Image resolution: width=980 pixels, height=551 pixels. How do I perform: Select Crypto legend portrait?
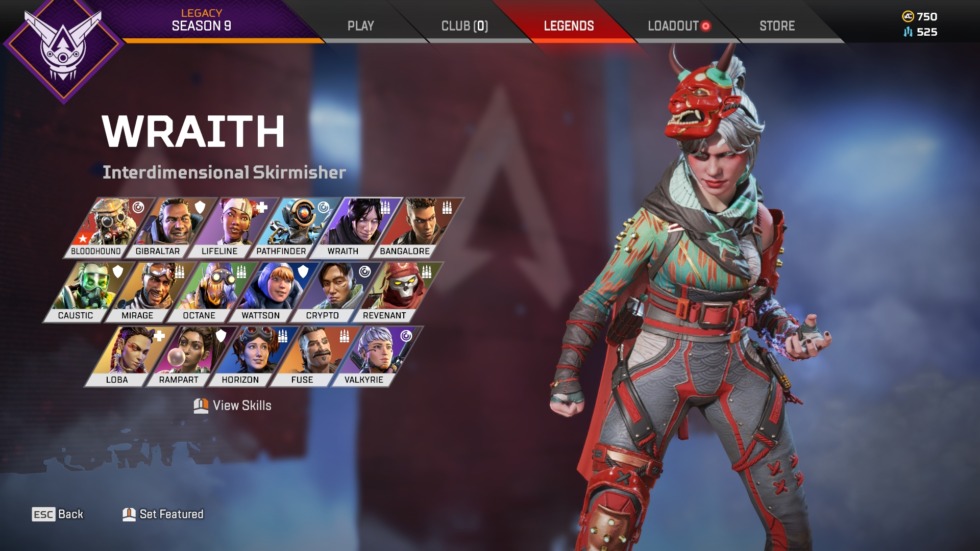tap(323, 291)
